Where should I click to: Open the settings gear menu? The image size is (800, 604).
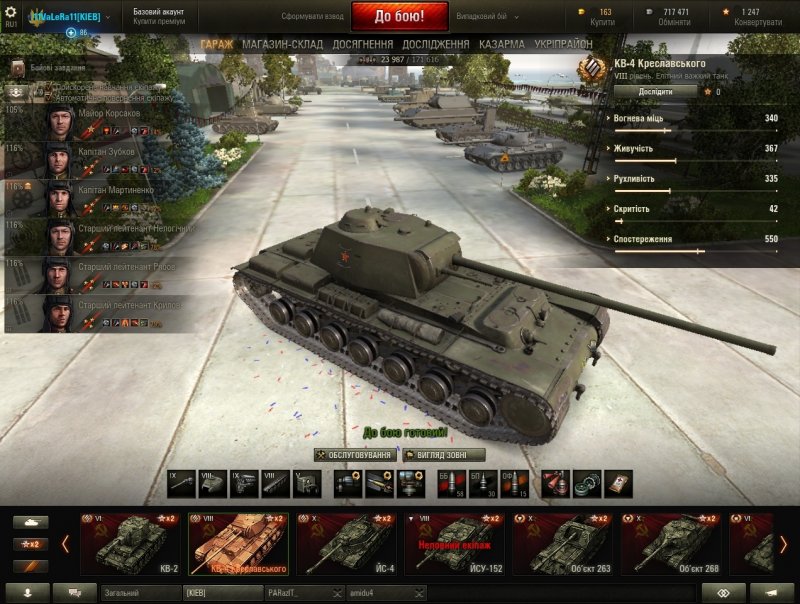[11, 11]
